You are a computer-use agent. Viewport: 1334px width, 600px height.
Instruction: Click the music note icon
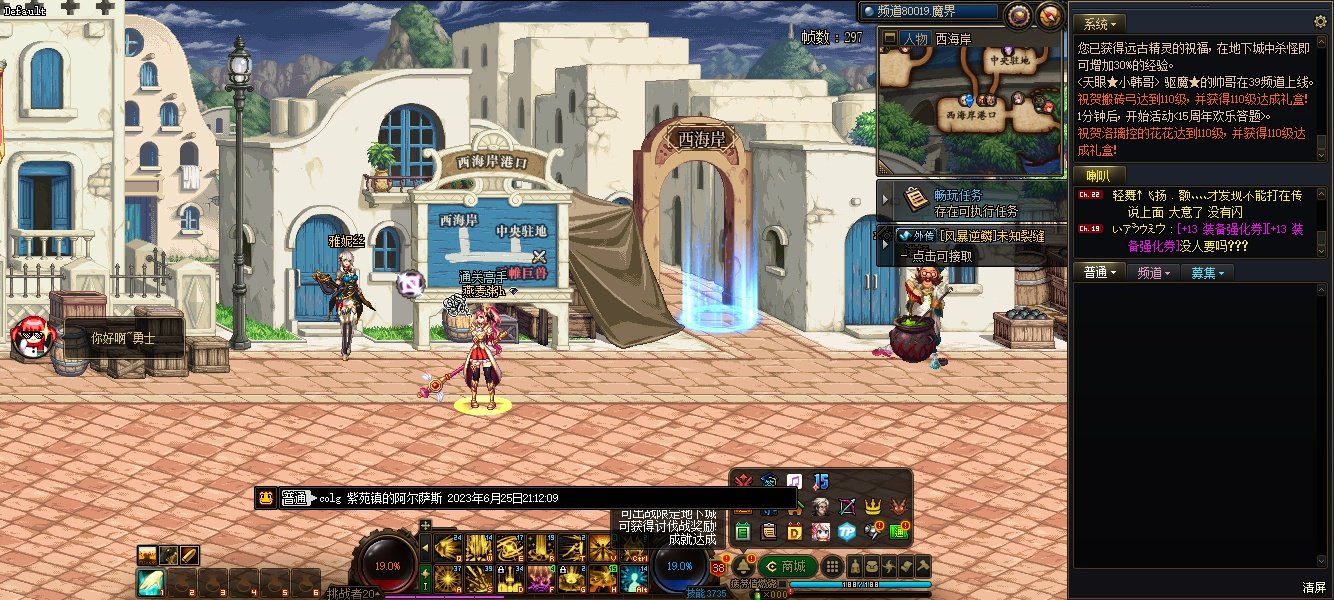pos(794,482)
